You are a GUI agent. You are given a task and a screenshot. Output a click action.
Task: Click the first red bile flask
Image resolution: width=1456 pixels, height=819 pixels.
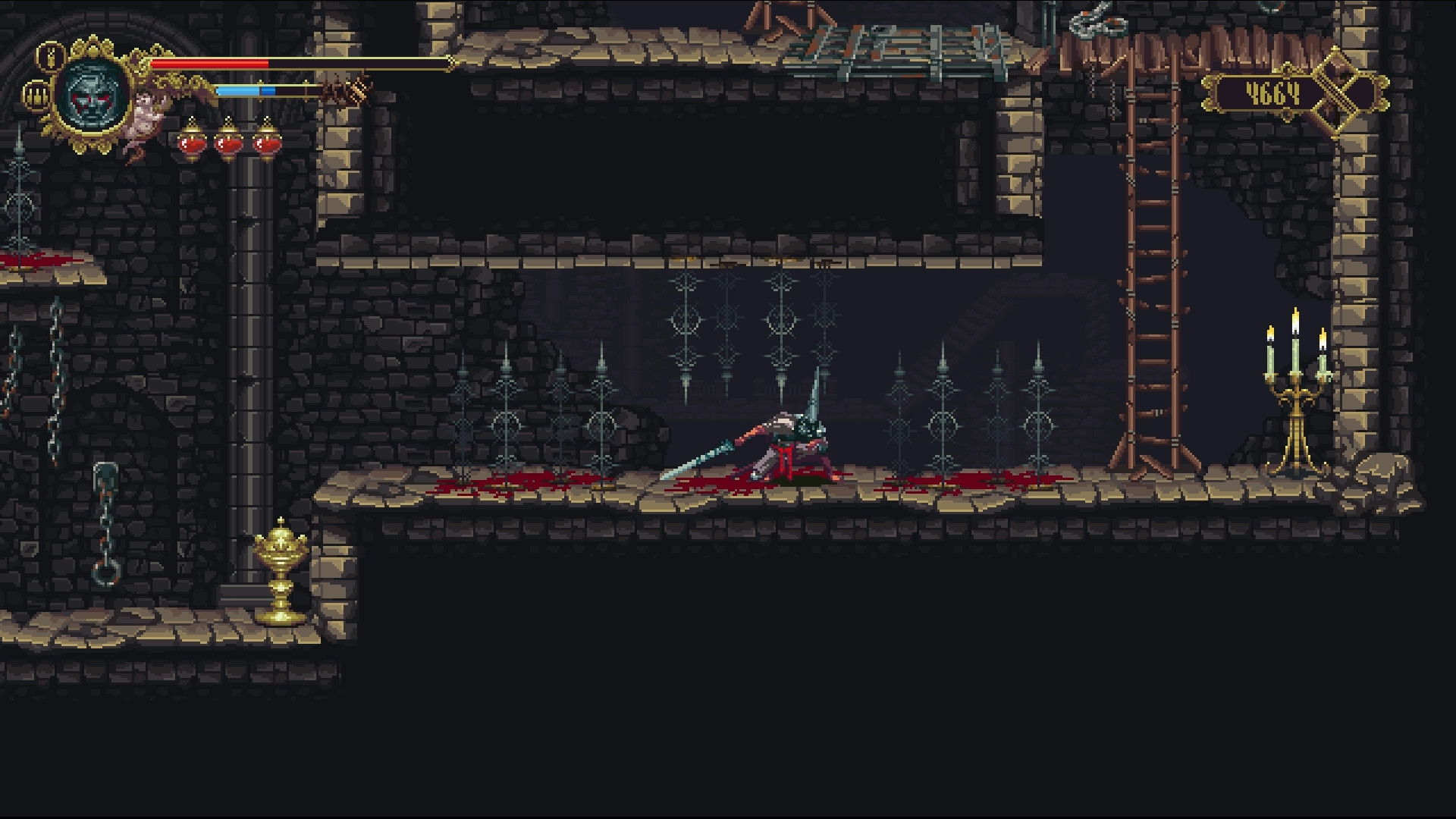pyautogui.click(x=191, y=144)
